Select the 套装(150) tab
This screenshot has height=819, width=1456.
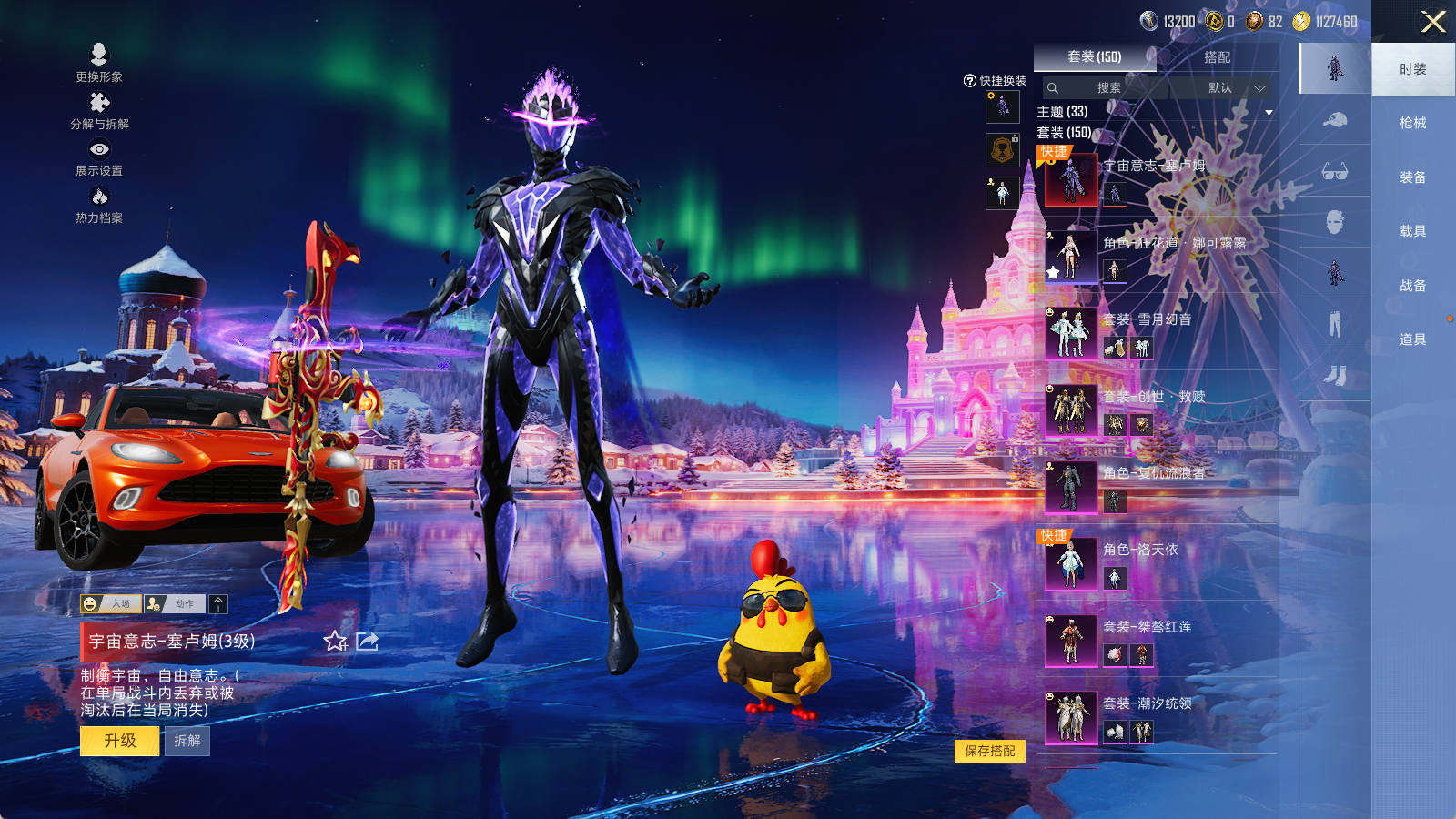click(x=1094, y=57)
